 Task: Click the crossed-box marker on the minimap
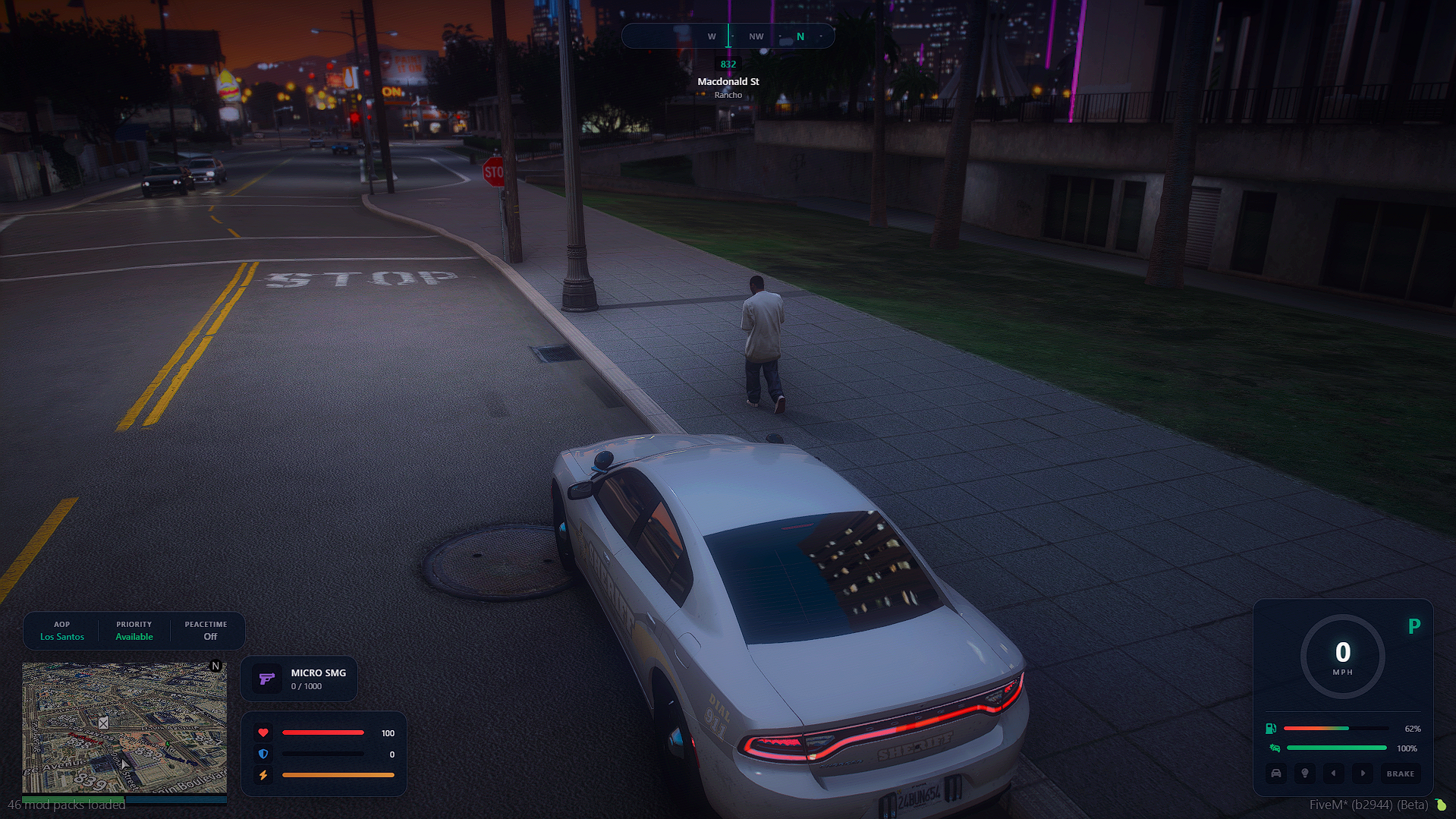pyautogui.click(x=103, y=723)
